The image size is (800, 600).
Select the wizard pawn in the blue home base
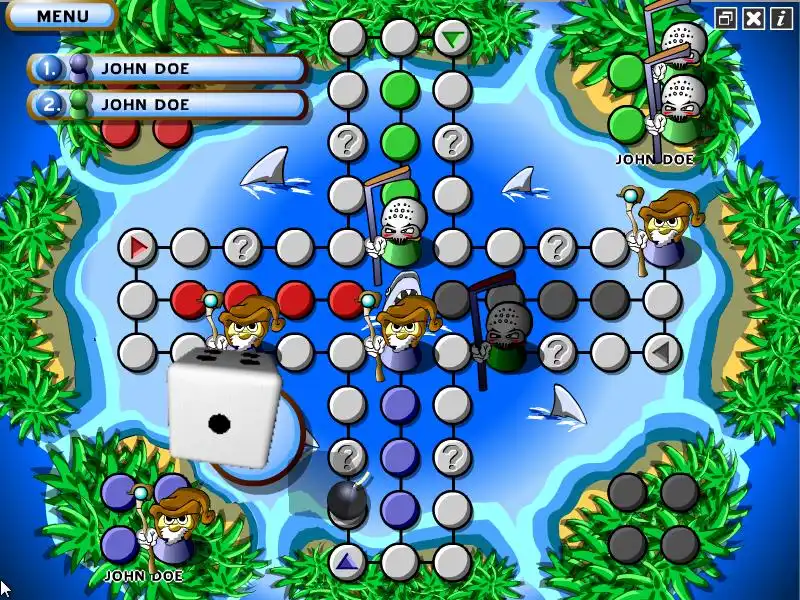coord(170,524)
